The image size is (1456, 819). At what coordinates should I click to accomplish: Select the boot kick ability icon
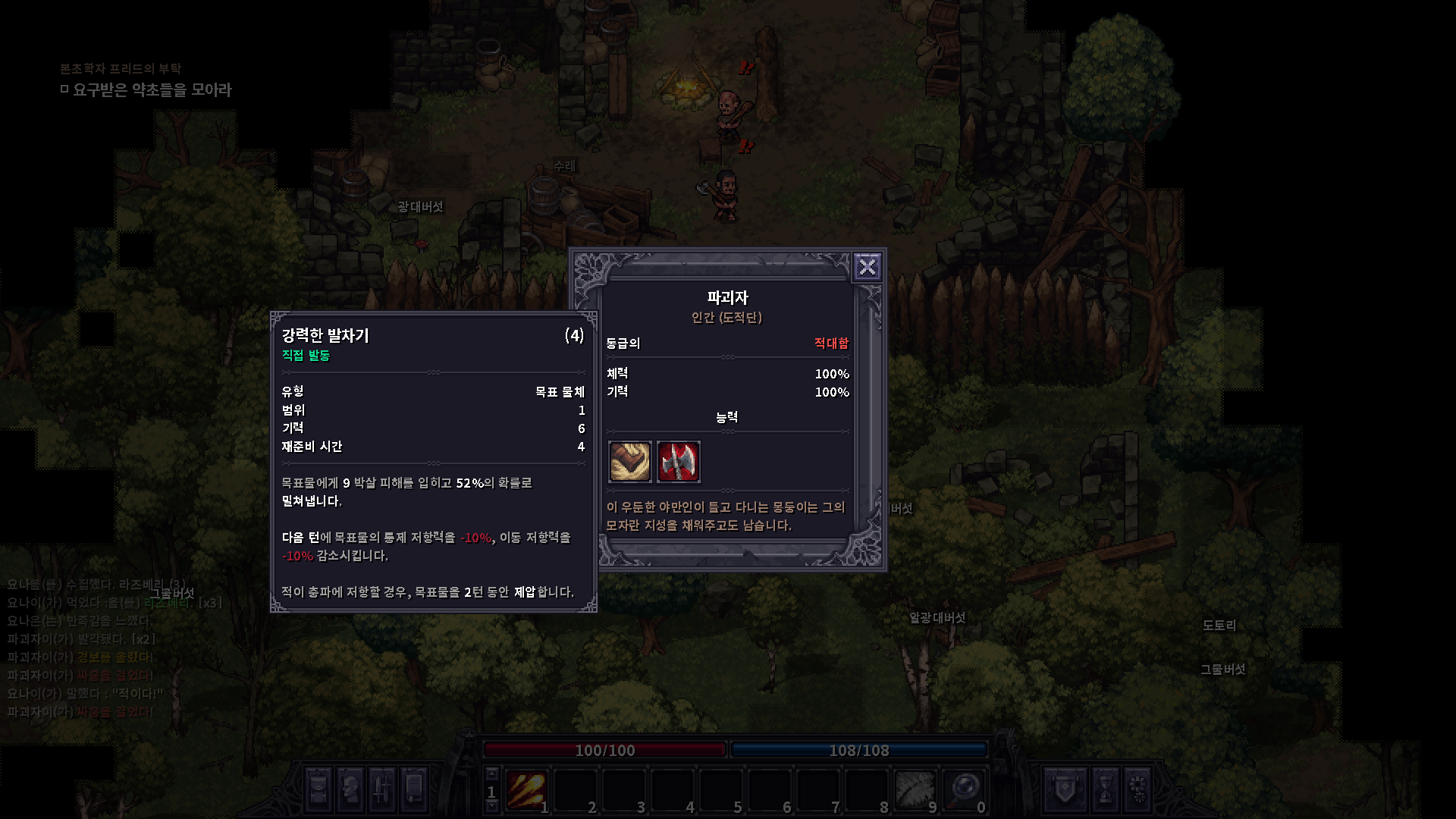click(629, 461)
